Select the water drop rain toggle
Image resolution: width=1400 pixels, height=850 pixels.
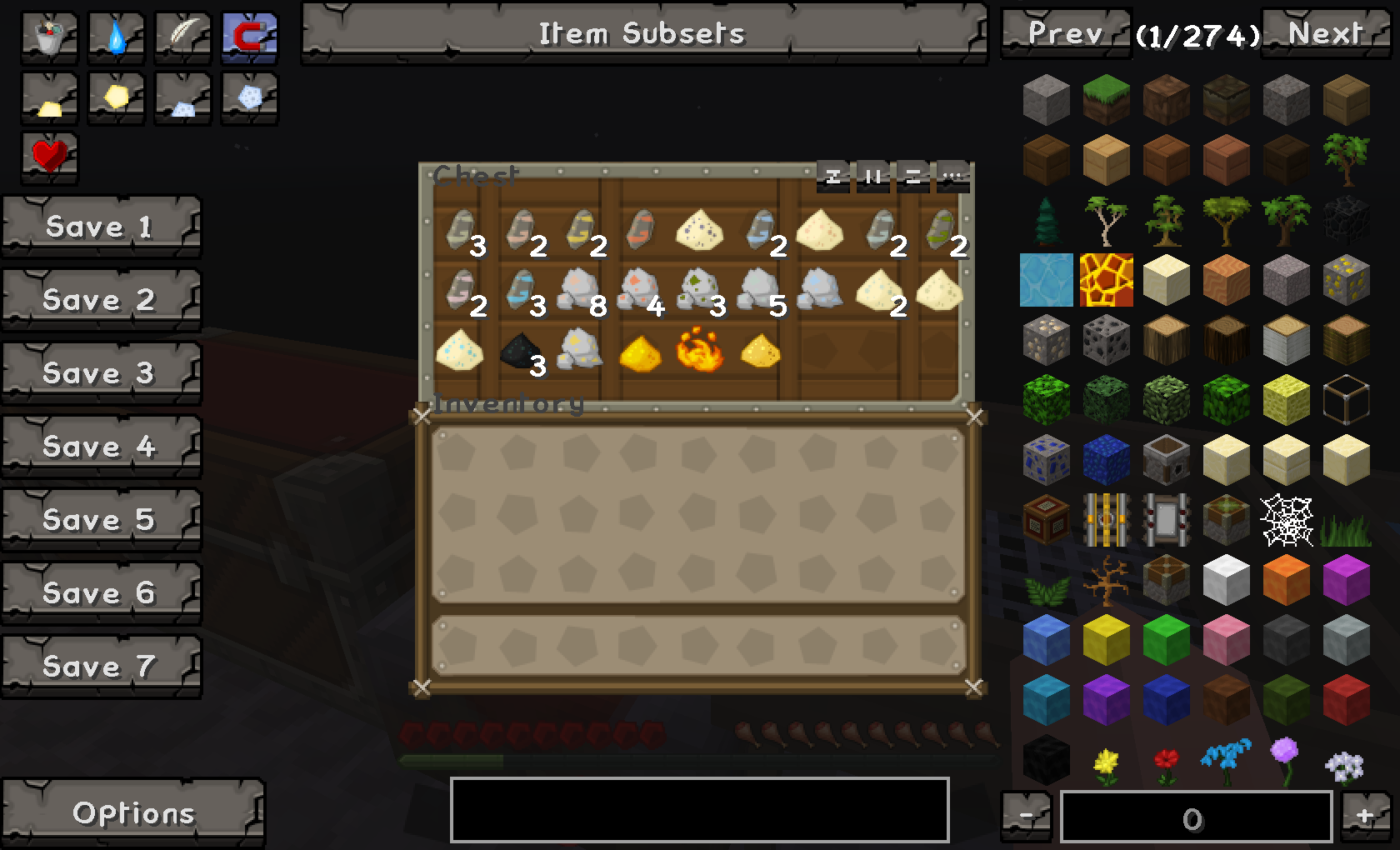pos(116,37)
